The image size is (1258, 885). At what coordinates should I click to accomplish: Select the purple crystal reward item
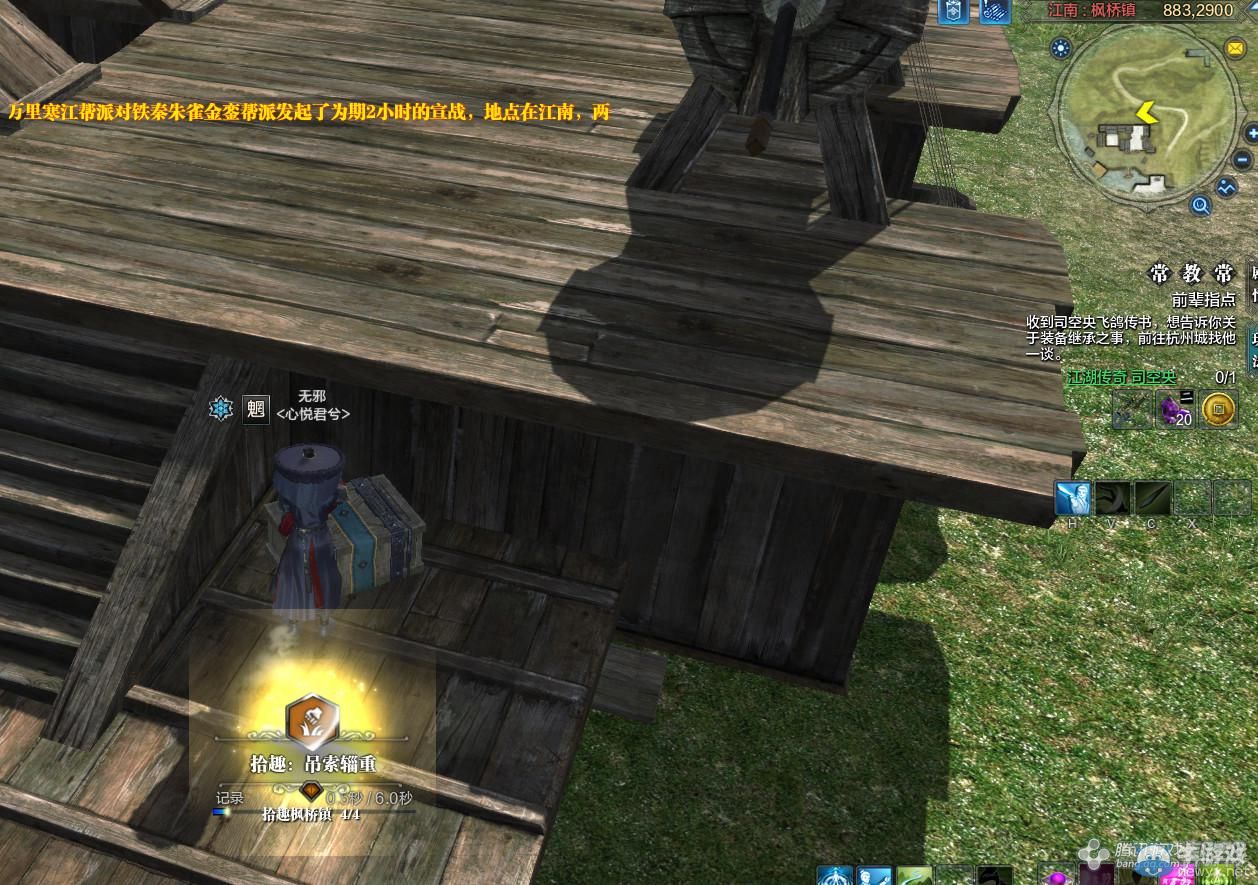coord(1174,408)
